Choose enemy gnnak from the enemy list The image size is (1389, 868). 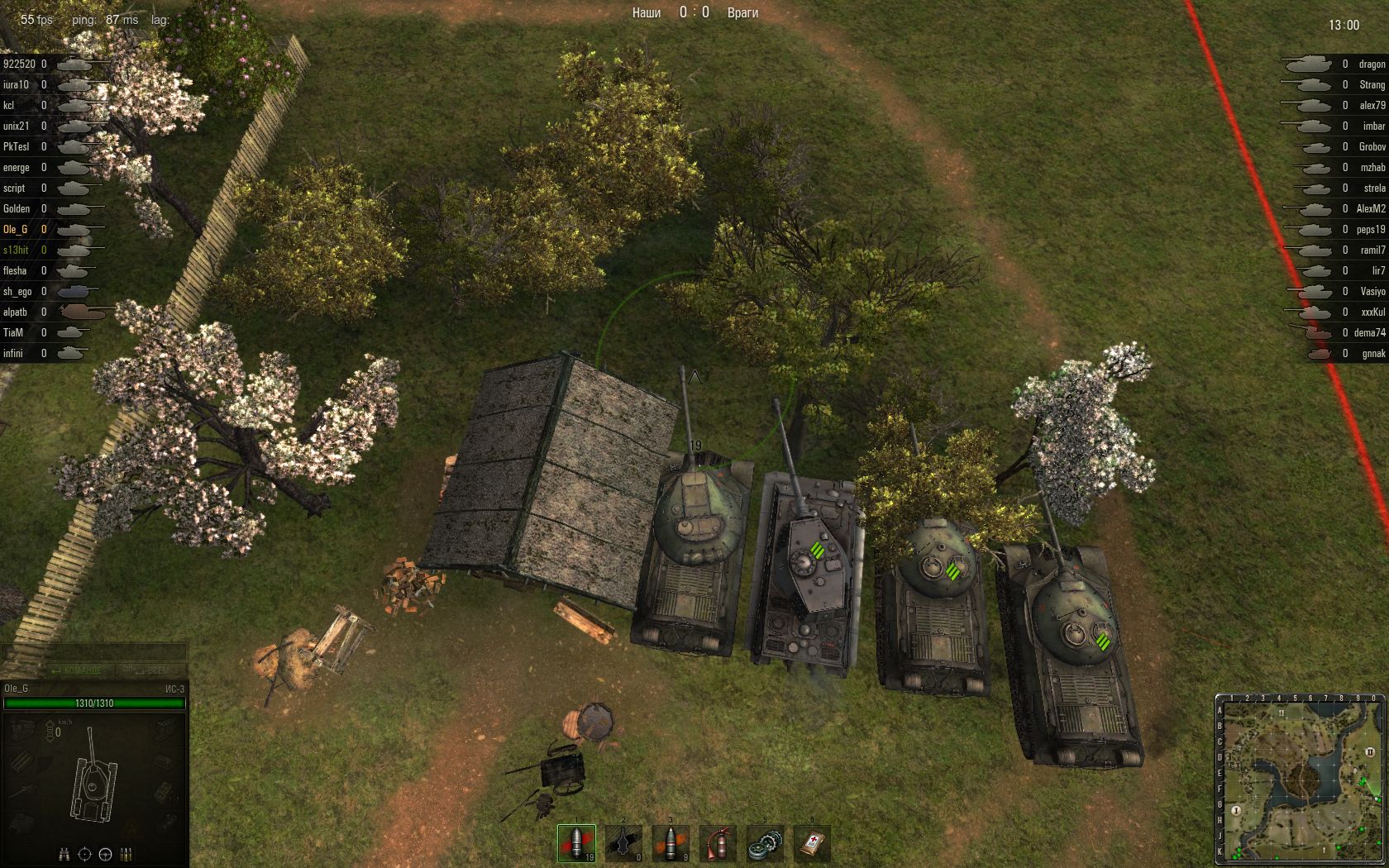pos(1373,353)
